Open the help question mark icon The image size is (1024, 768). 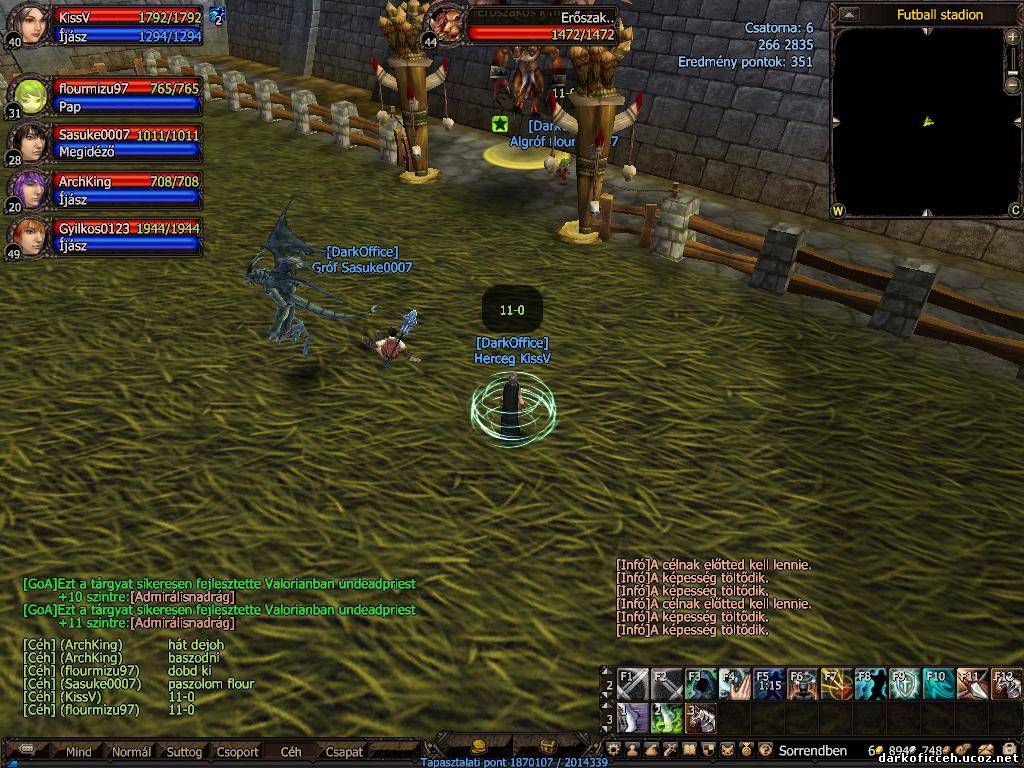765,749
